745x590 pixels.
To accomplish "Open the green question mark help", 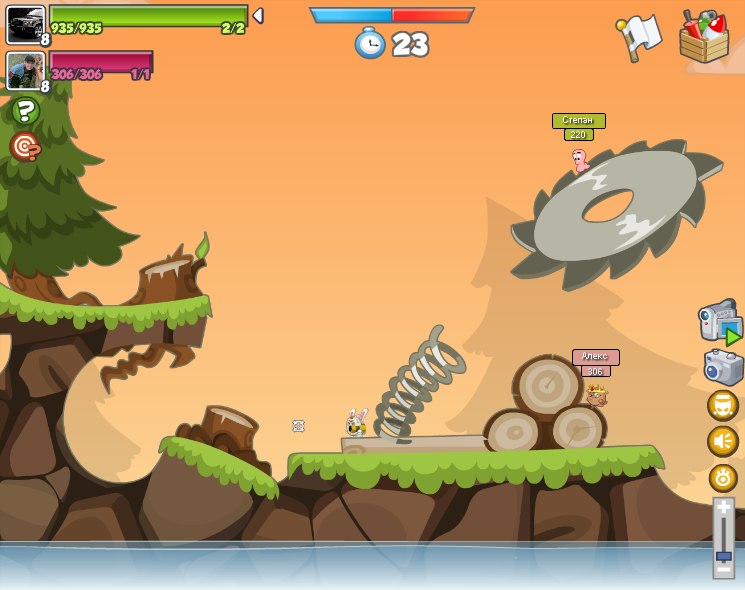I will 25,110.
